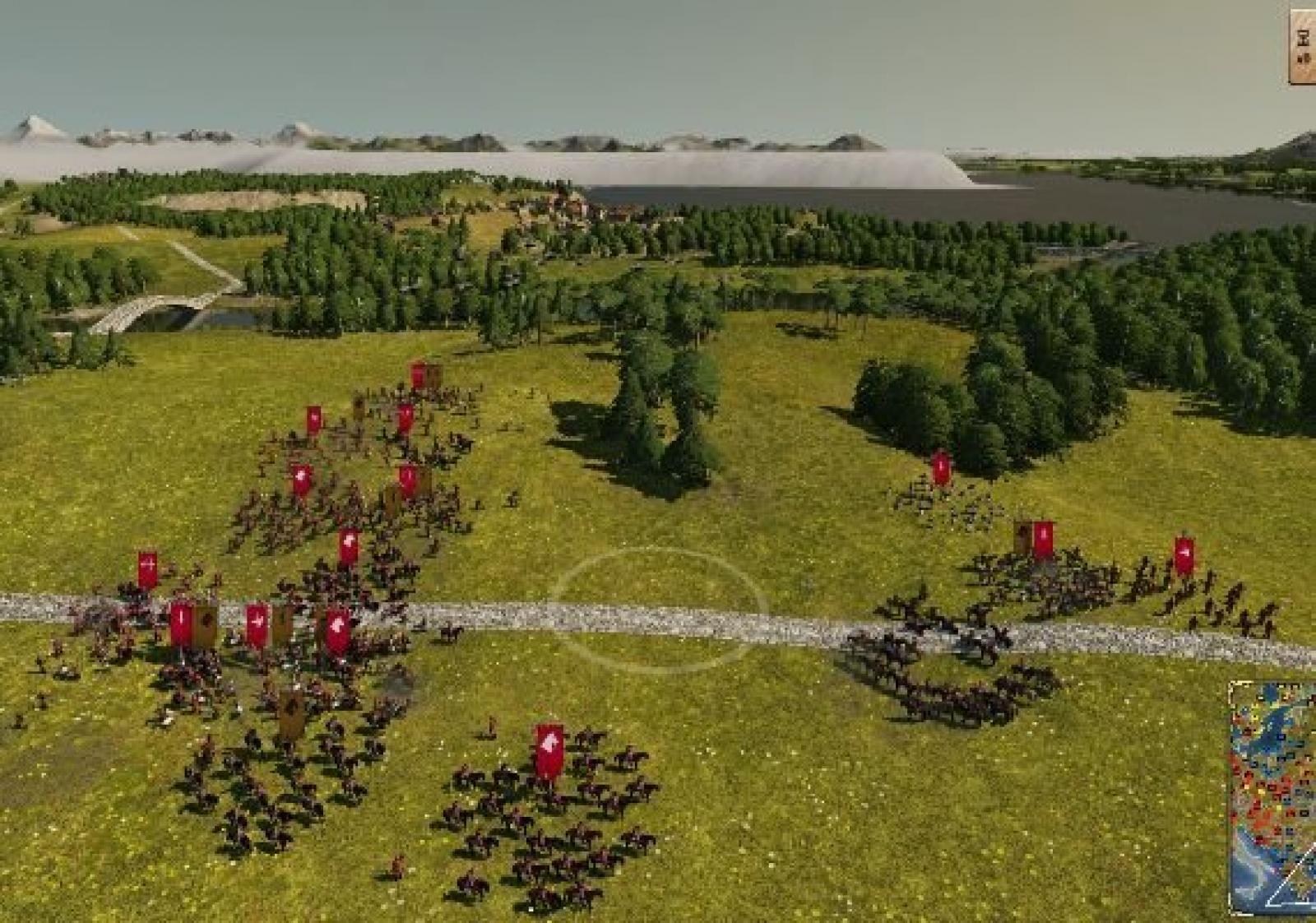Open the wooden panel with tower icon
1316x923 pixels.
point(1303,45)
